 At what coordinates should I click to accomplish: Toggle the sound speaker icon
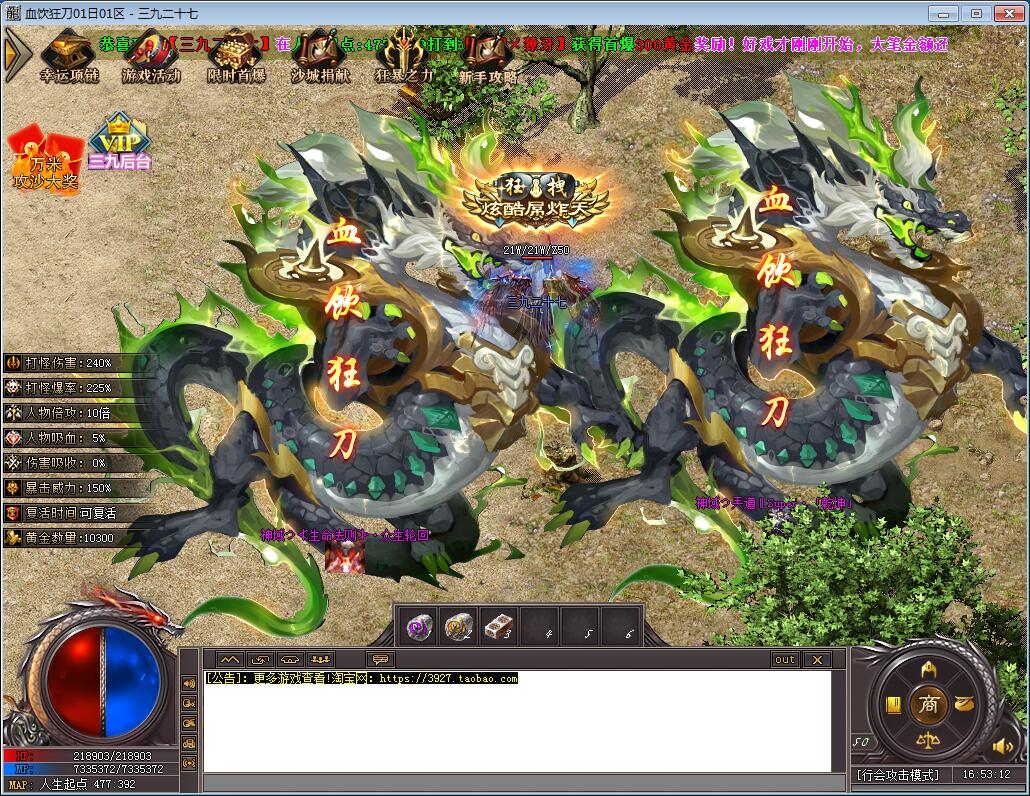tap(1001, 746)
